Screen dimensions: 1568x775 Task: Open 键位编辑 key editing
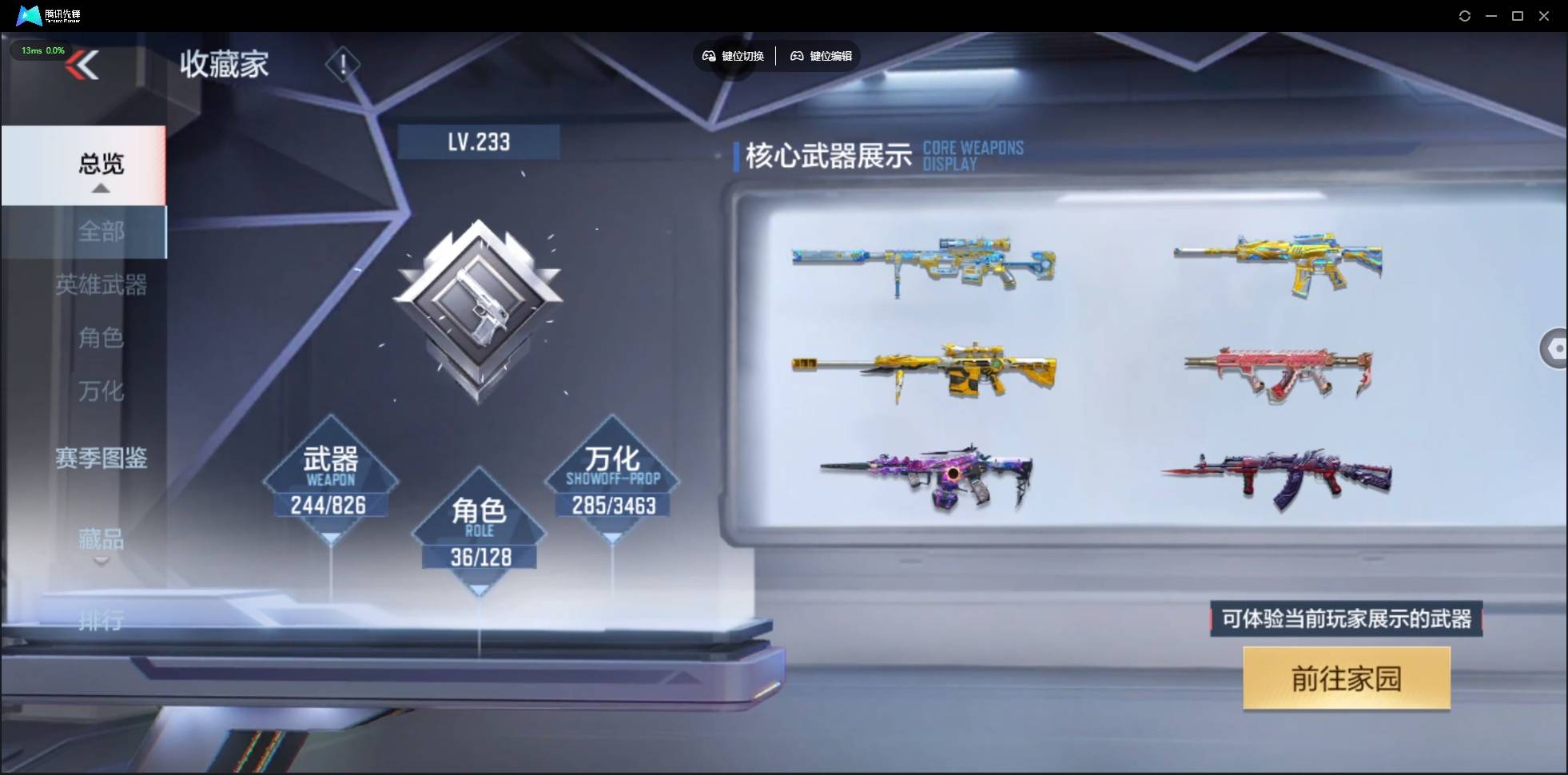pos(822,55)
